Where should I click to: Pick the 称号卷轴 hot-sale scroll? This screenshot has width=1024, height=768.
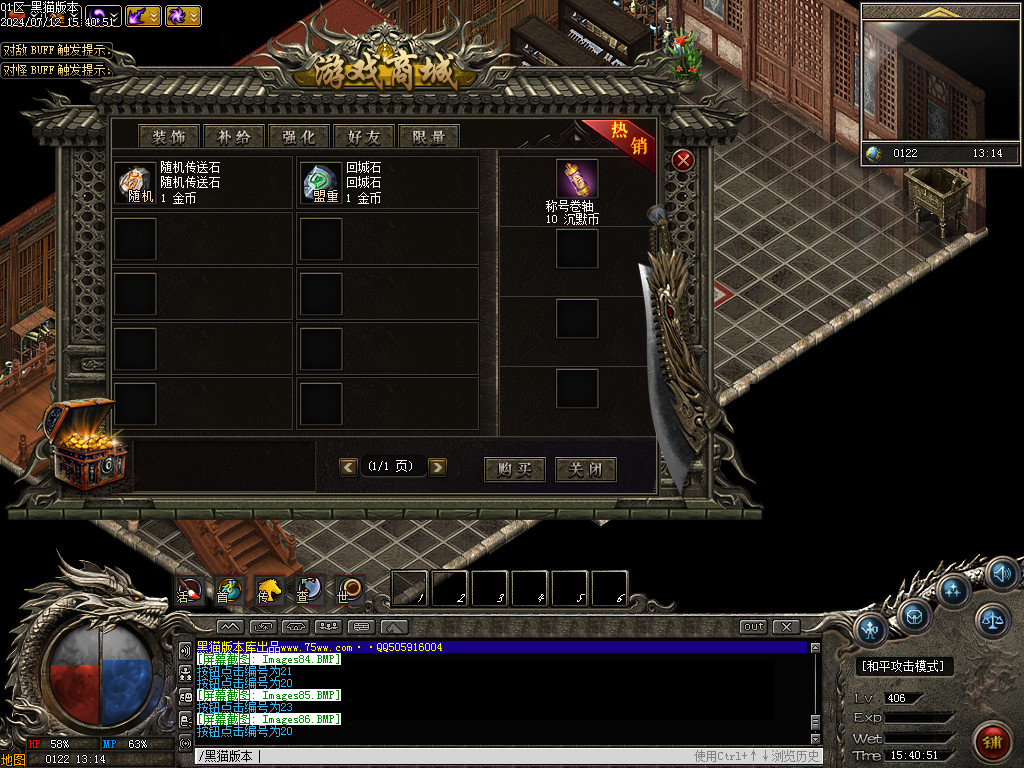tap(577, 180)
